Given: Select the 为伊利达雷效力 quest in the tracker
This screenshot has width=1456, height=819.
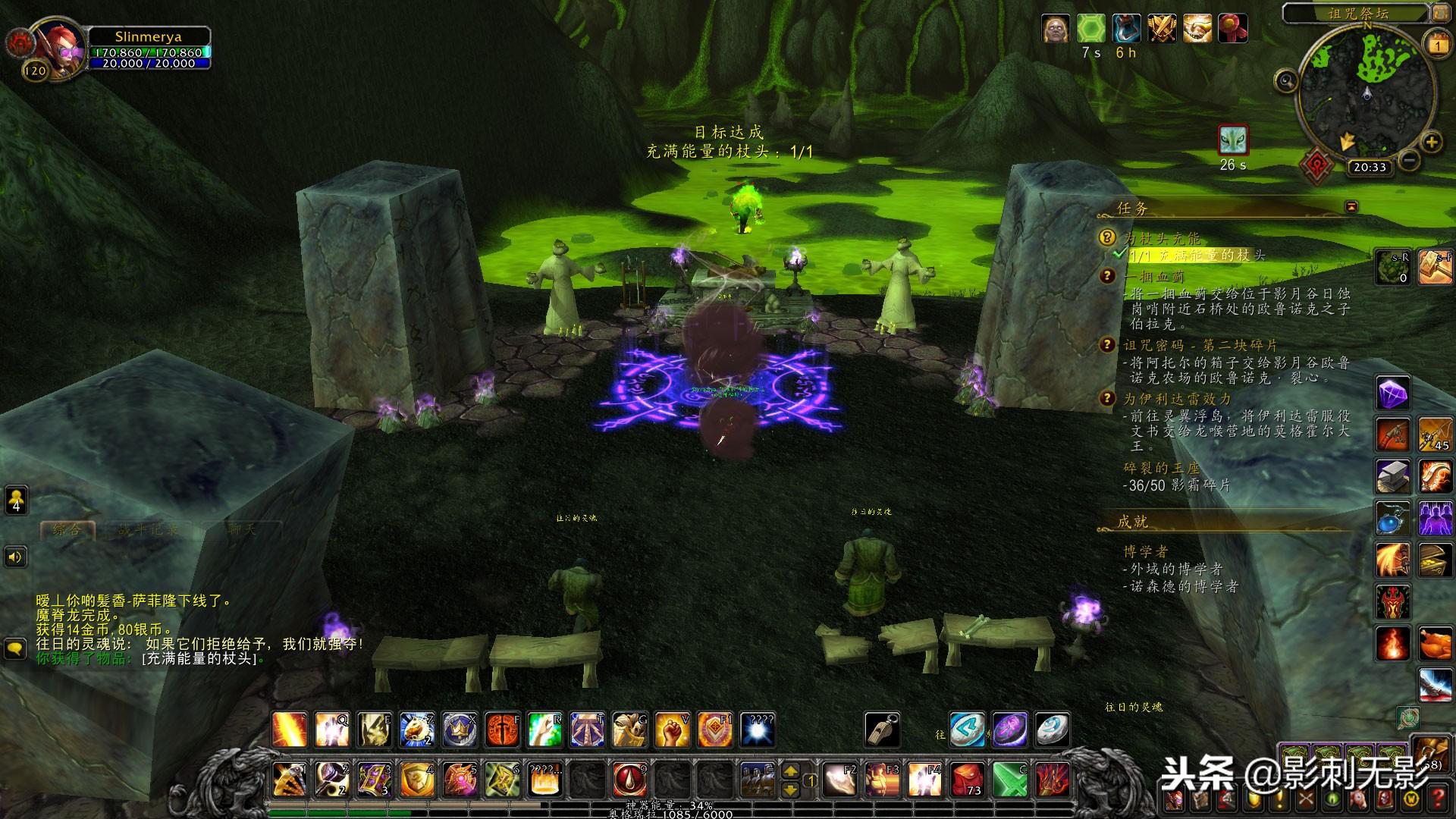Looking at the screenshot, I should (x=1177, y=399).
